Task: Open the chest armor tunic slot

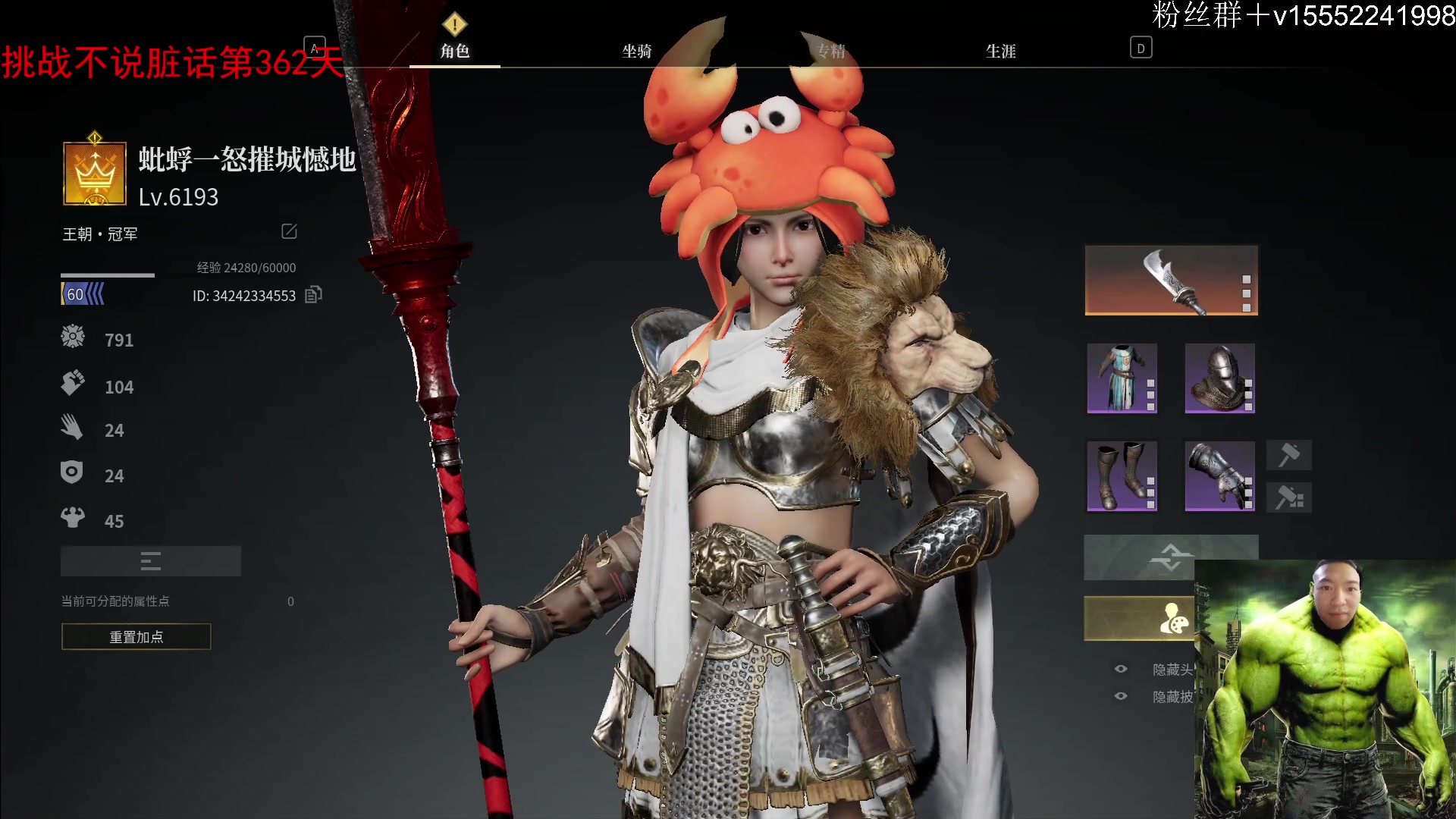Action: 1122,378
